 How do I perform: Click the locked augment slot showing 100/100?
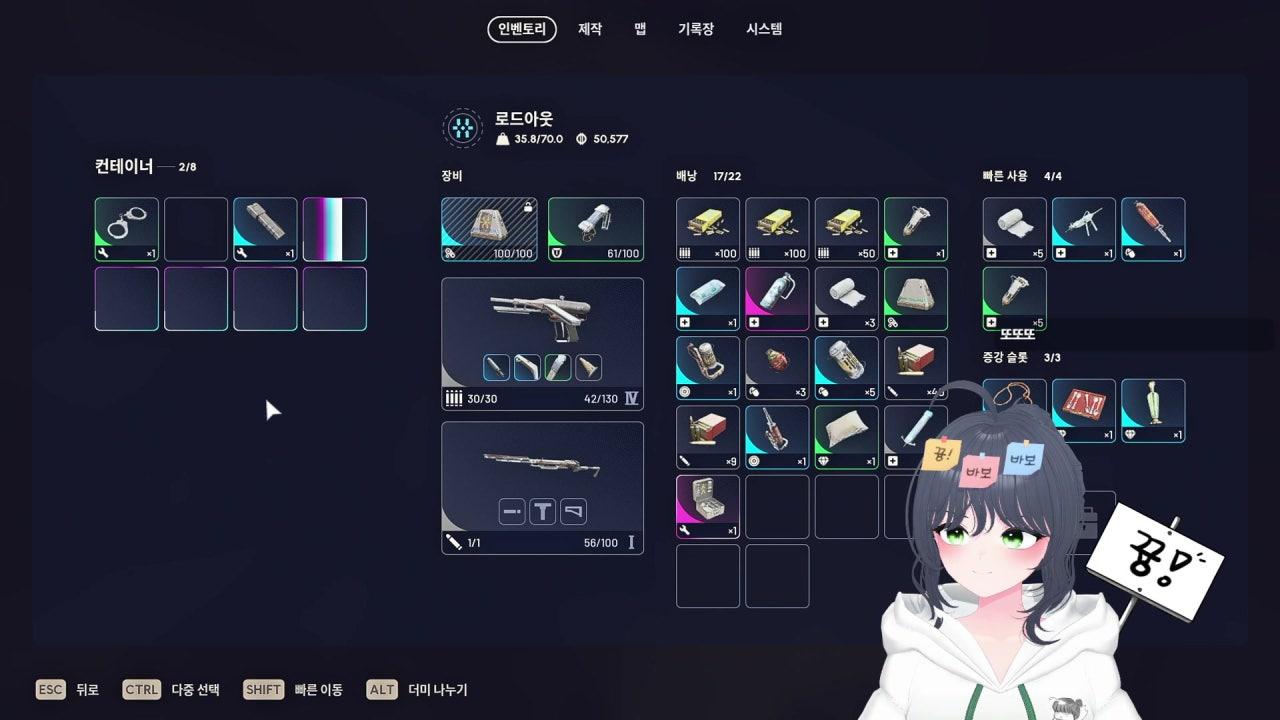(489, 229)
